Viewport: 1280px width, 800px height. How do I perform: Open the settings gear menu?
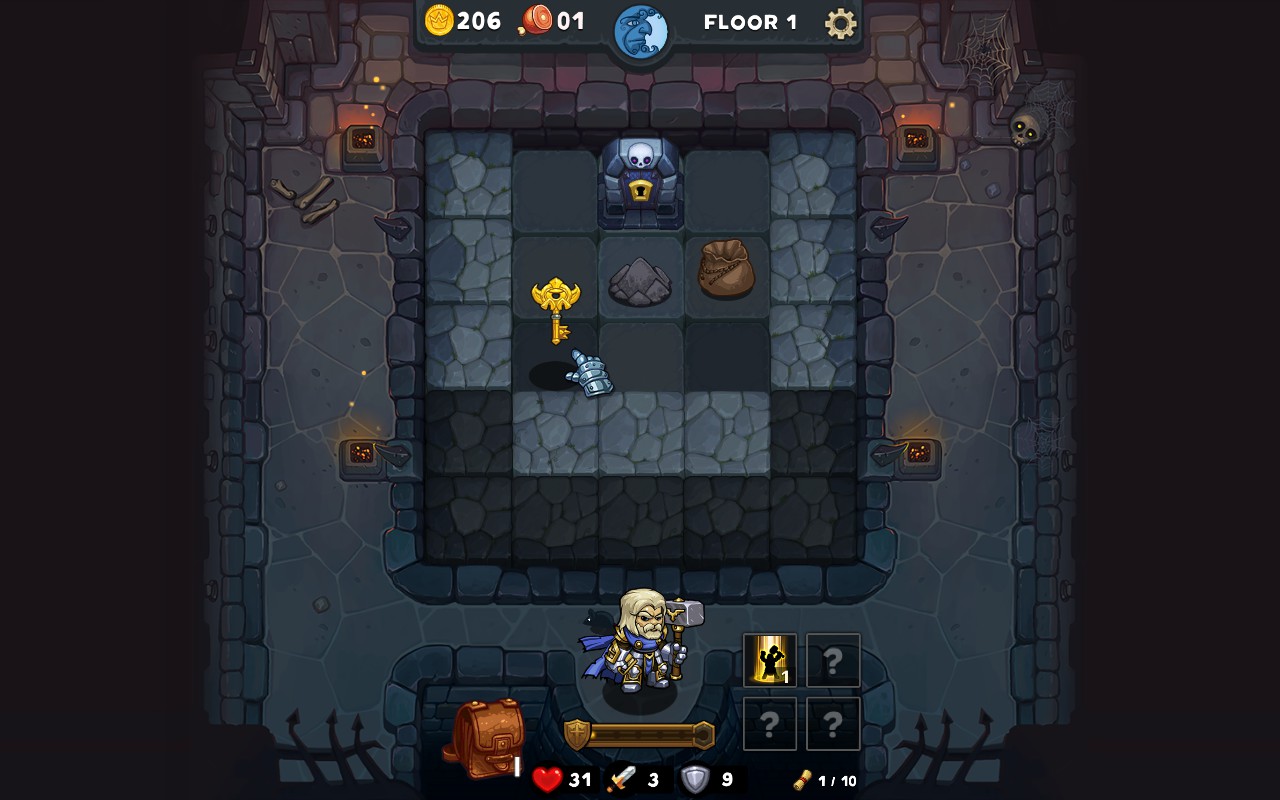(x=840, y=23)
